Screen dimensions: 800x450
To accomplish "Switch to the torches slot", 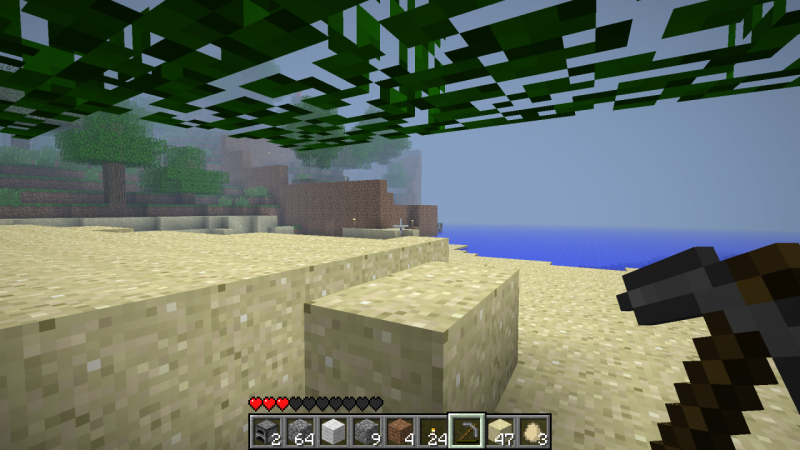I will (x=432, y=431).
